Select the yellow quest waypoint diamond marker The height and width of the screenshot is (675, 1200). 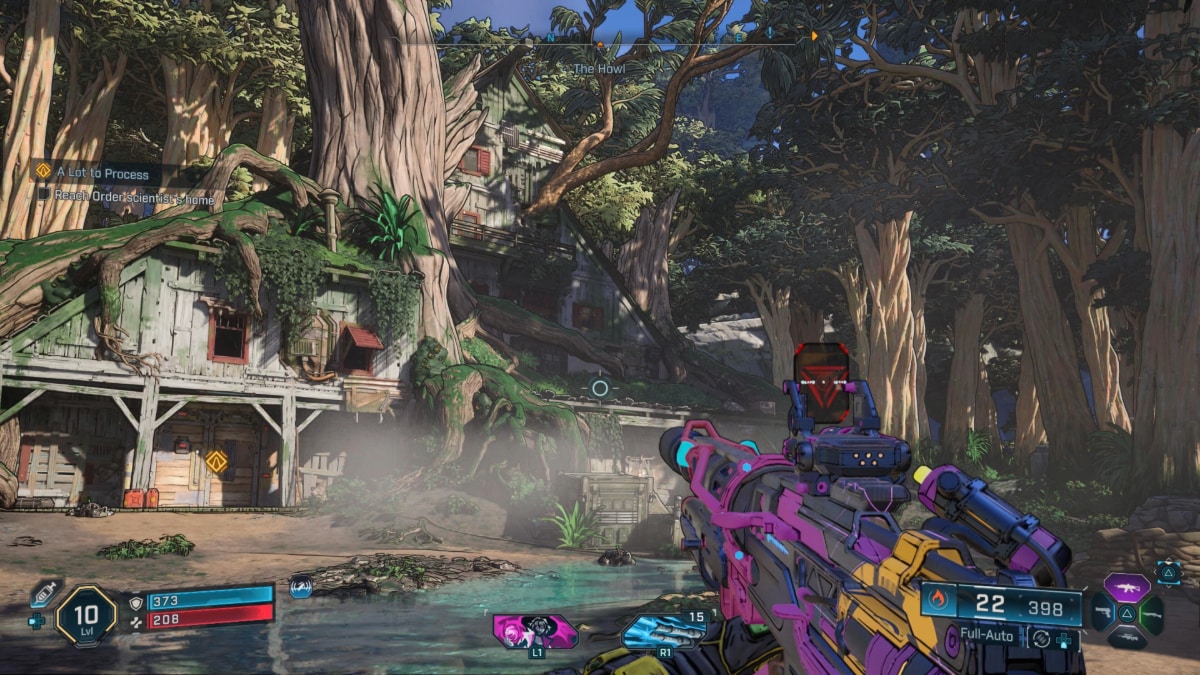click(x=216, y=461)
